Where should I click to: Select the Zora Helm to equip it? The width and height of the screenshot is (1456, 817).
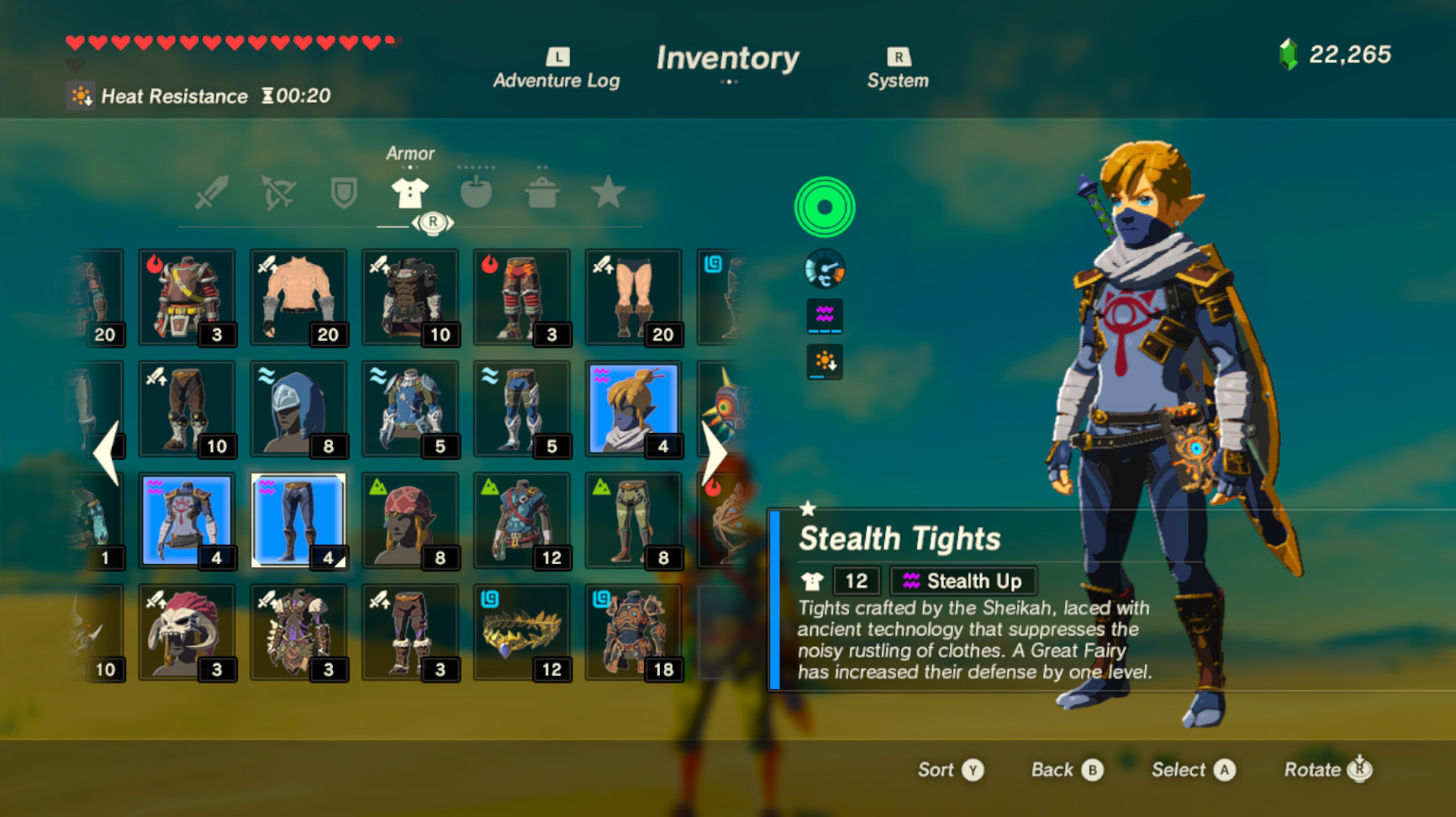pos(298,408)
